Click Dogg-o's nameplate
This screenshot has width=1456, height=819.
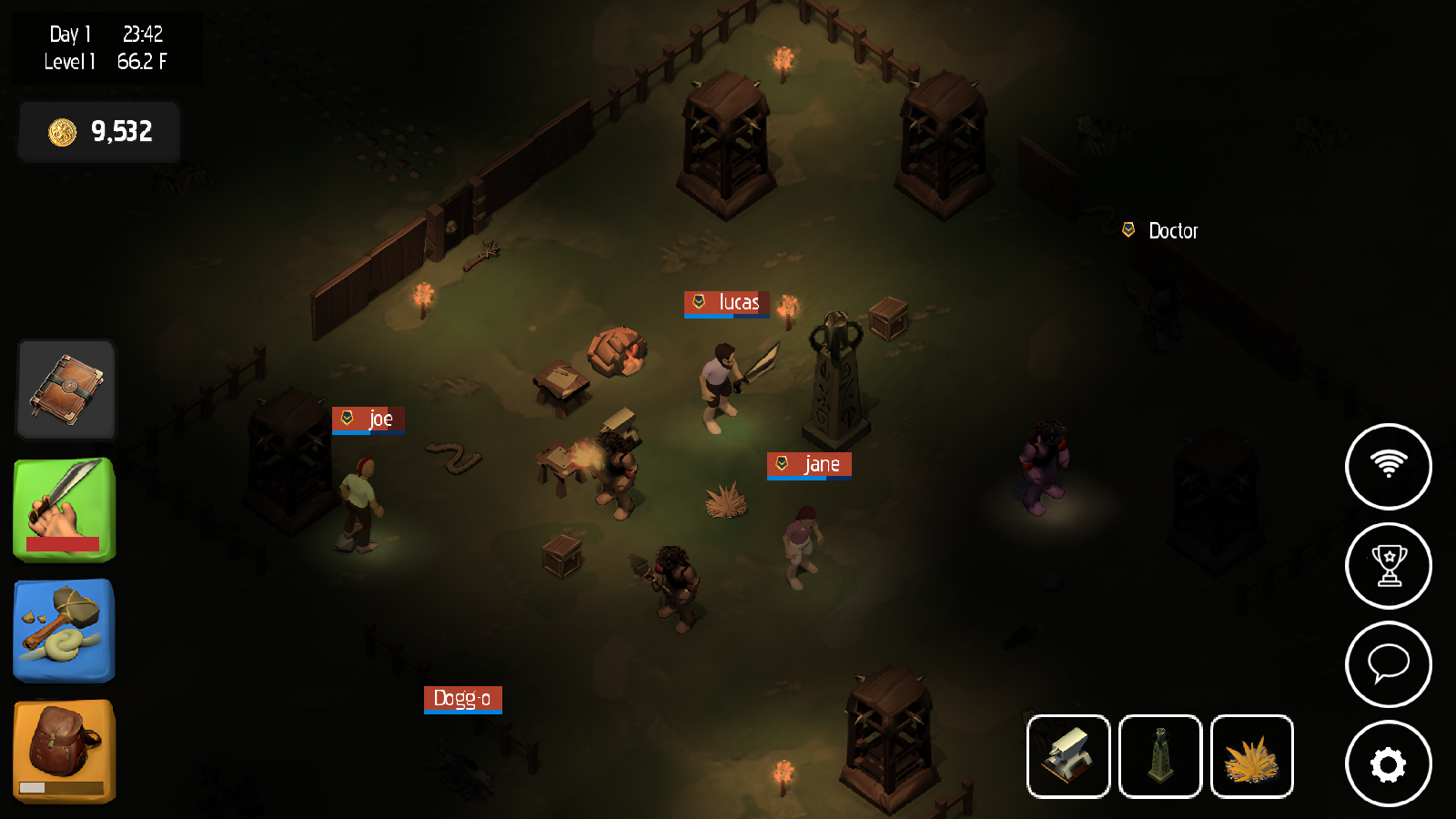462,700
